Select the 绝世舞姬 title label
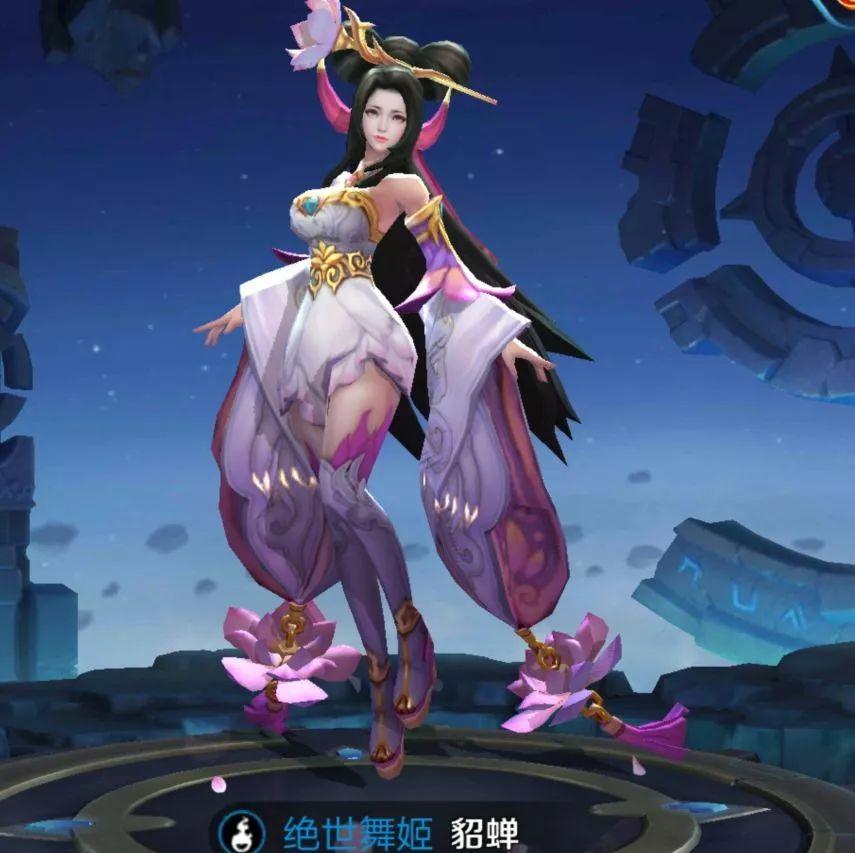The width and height of the screenshot is (855, 853). (x=357, y=833)
